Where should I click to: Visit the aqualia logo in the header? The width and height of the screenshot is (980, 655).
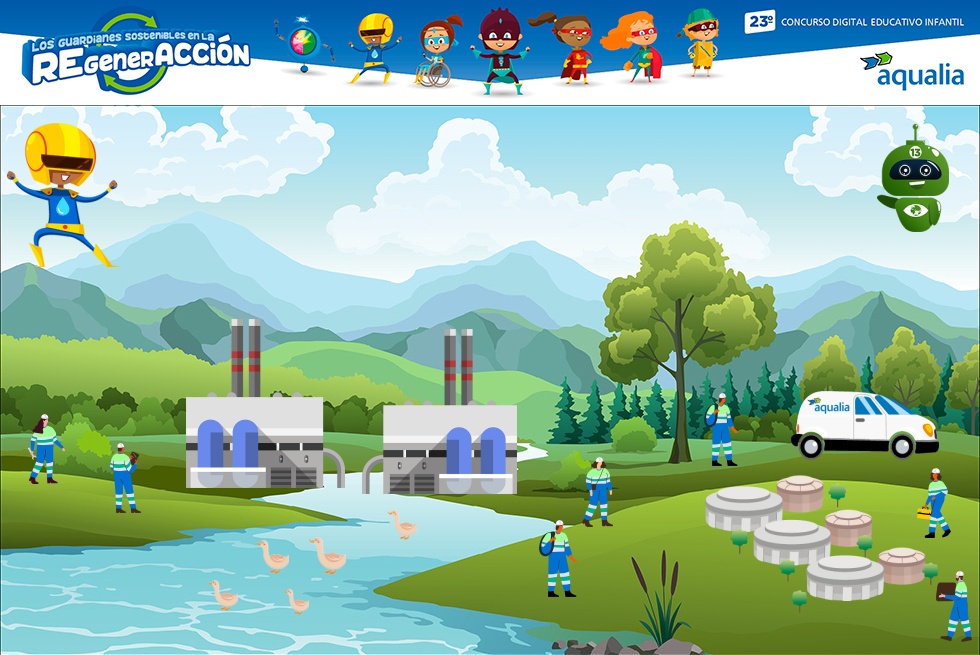pyautogui.click(x=911, y=69)
